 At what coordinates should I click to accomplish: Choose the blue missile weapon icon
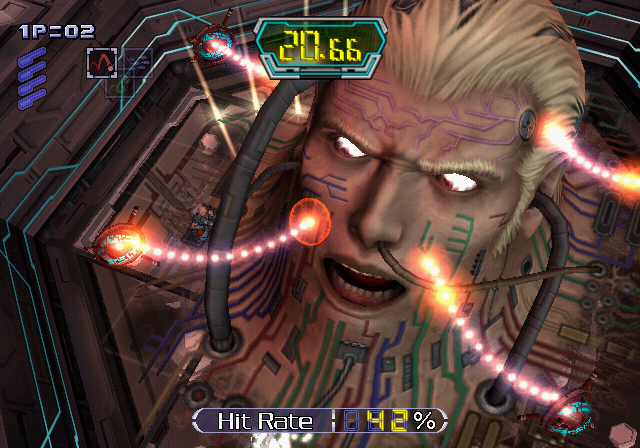(x=137, y=62)
